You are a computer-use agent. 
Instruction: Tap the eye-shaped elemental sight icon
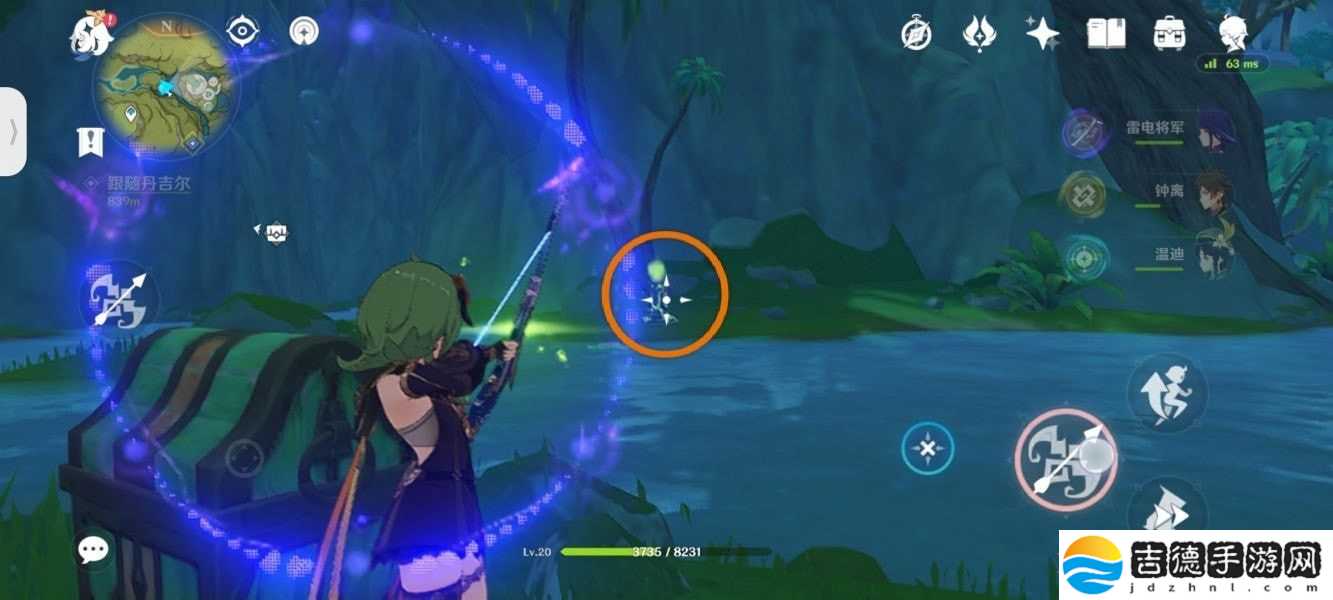click(243, 32)
